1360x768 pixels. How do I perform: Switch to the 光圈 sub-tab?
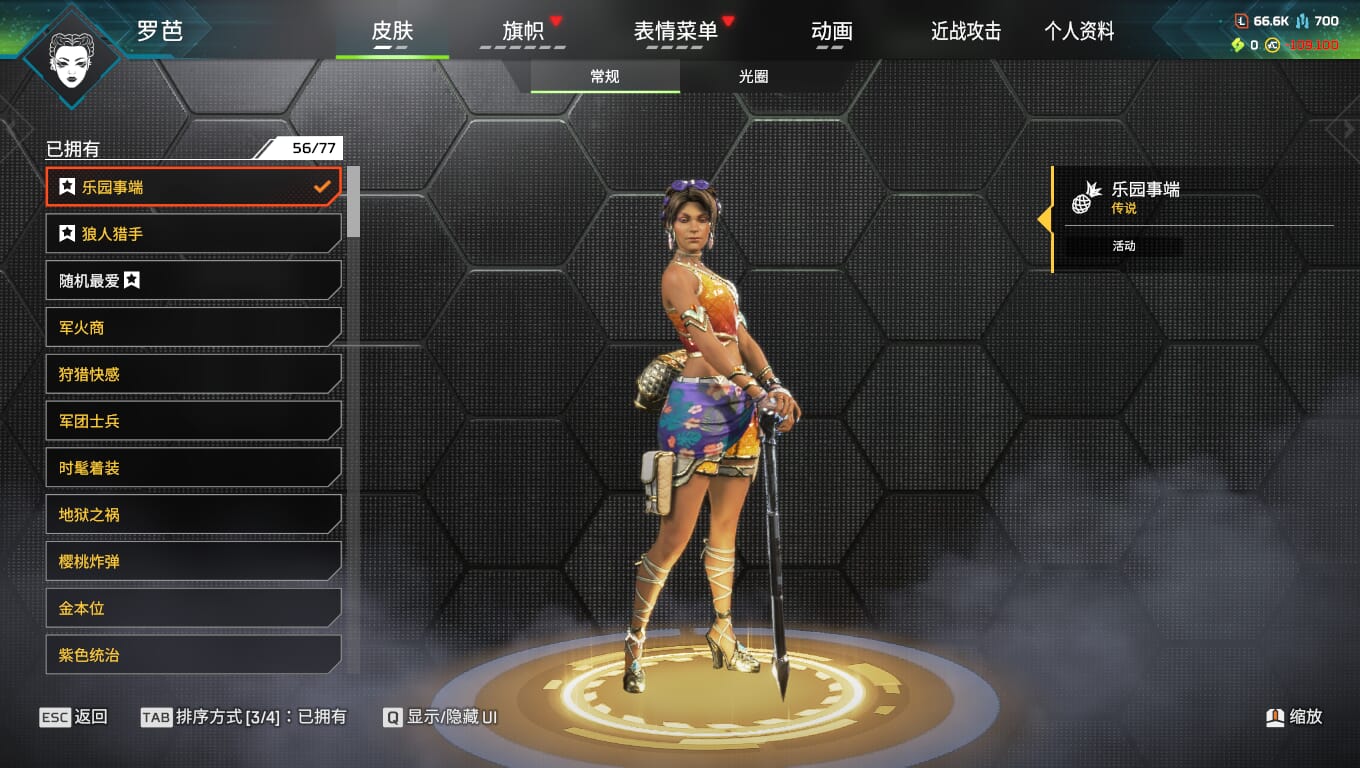pos(753,76)
